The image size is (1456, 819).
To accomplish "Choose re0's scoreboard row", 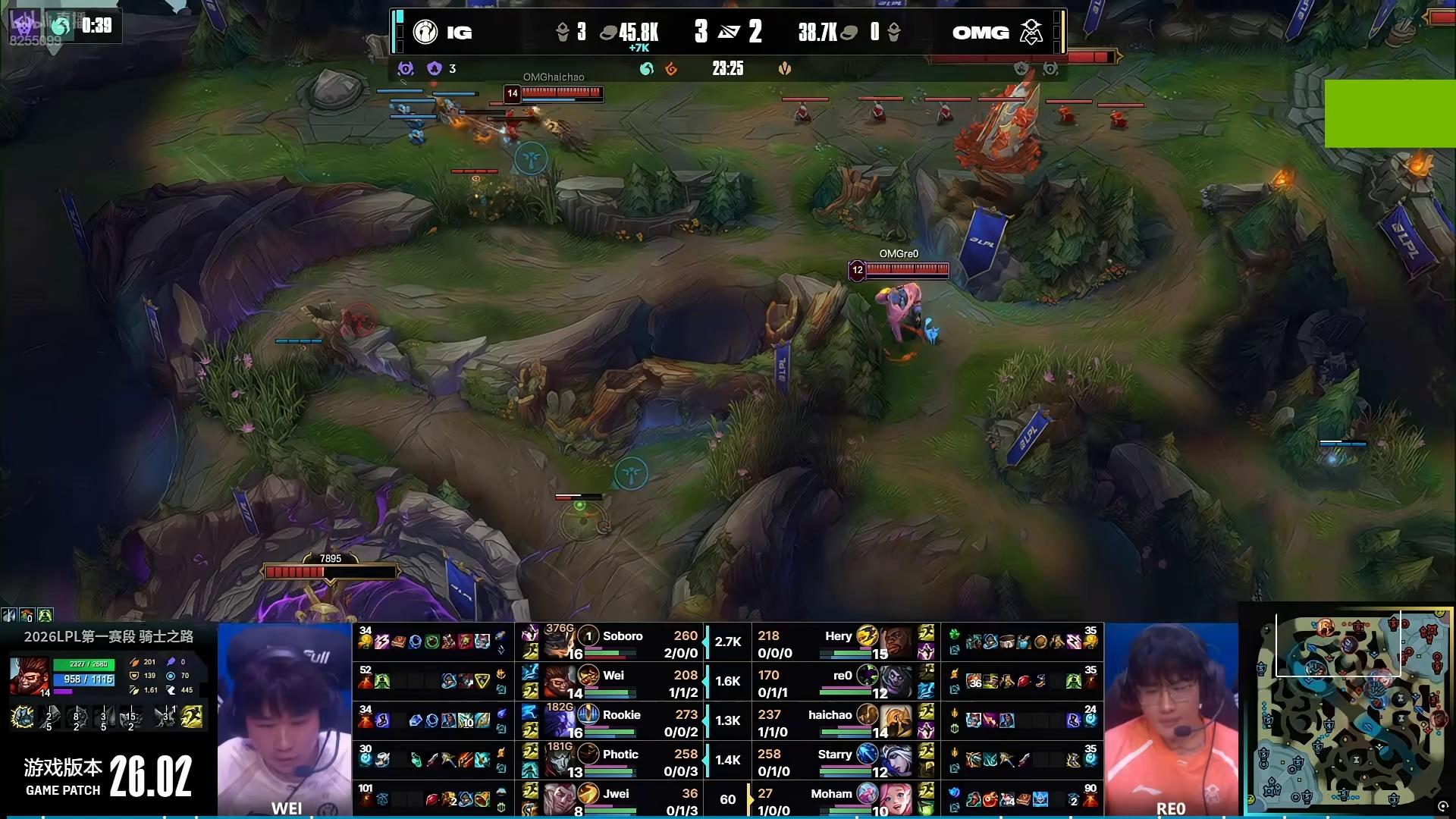I will coord(842,682).
